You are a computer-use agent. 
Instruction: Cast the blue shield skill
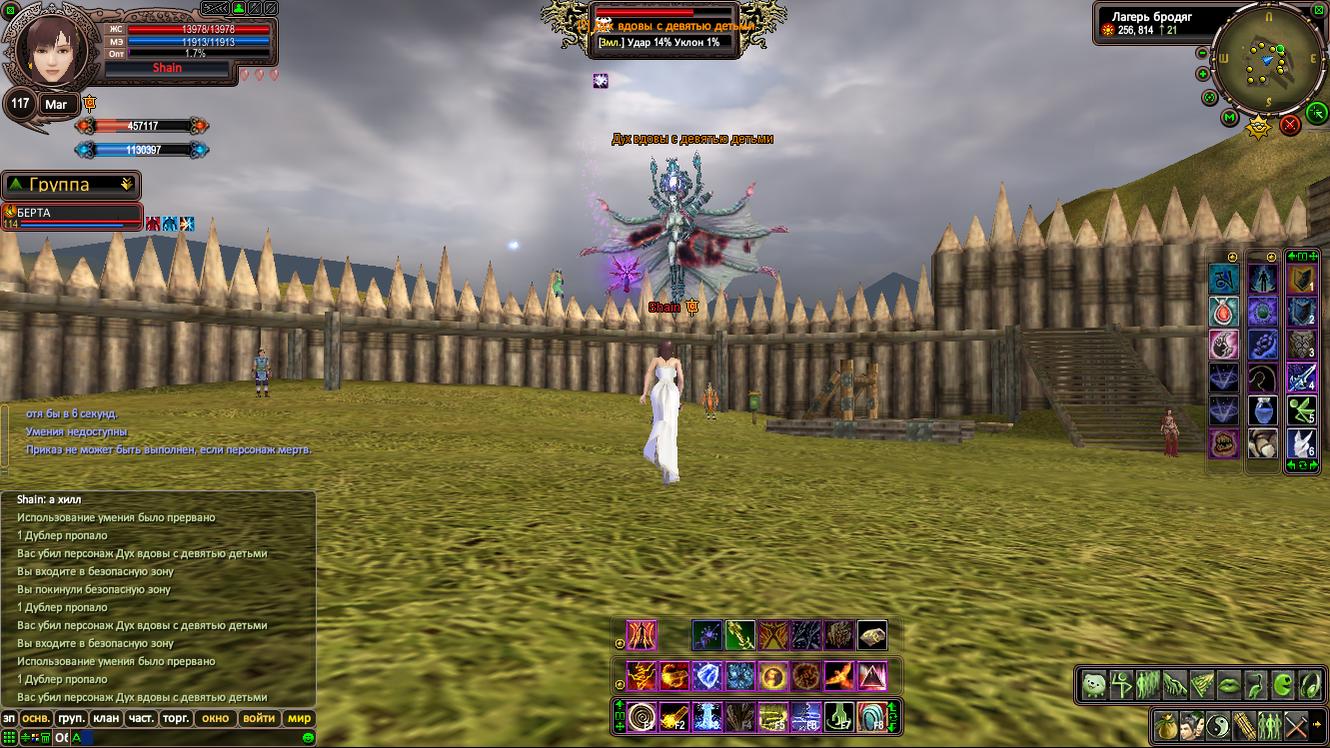(x=707, y=677)
